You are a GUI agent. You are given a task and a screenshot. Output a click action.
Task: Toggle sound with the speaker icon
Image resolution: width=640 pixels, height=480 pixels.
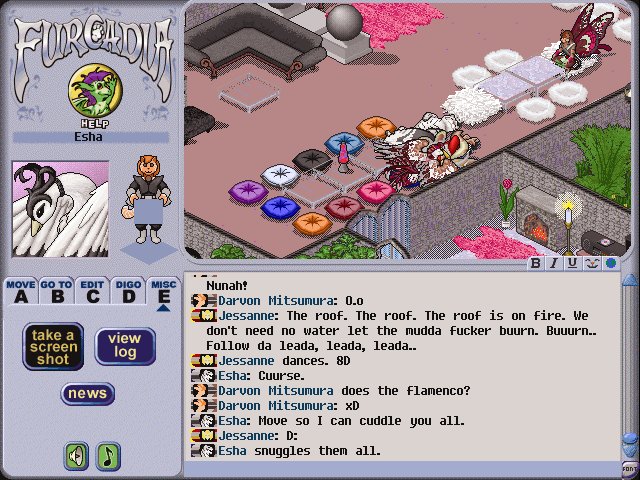(76, 456)
